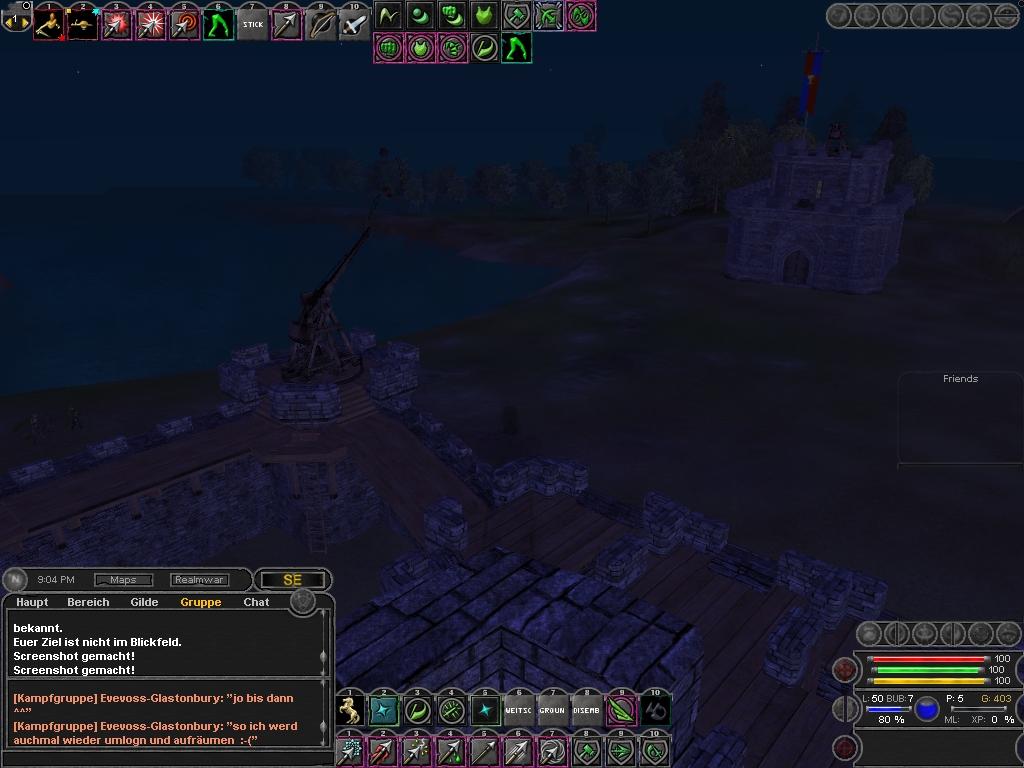Switch to the Bereich chat tab
The image size is (1024, 768).
tap(88, 602)
